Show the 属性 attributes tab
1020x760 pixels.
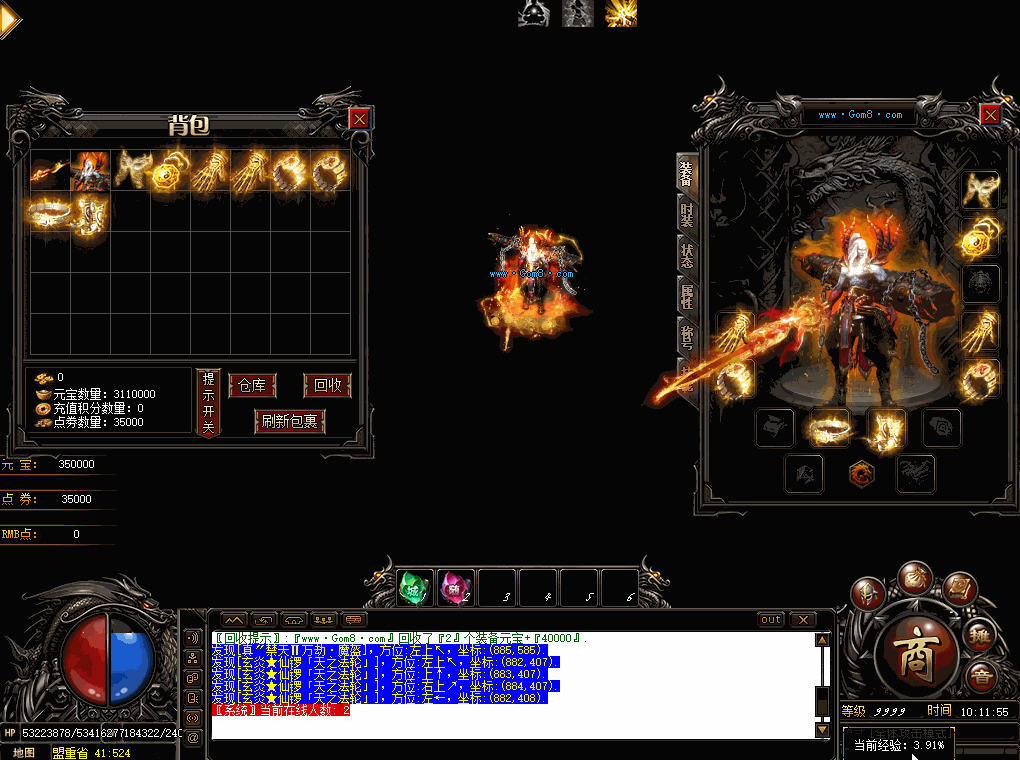(x=686, y=296)
